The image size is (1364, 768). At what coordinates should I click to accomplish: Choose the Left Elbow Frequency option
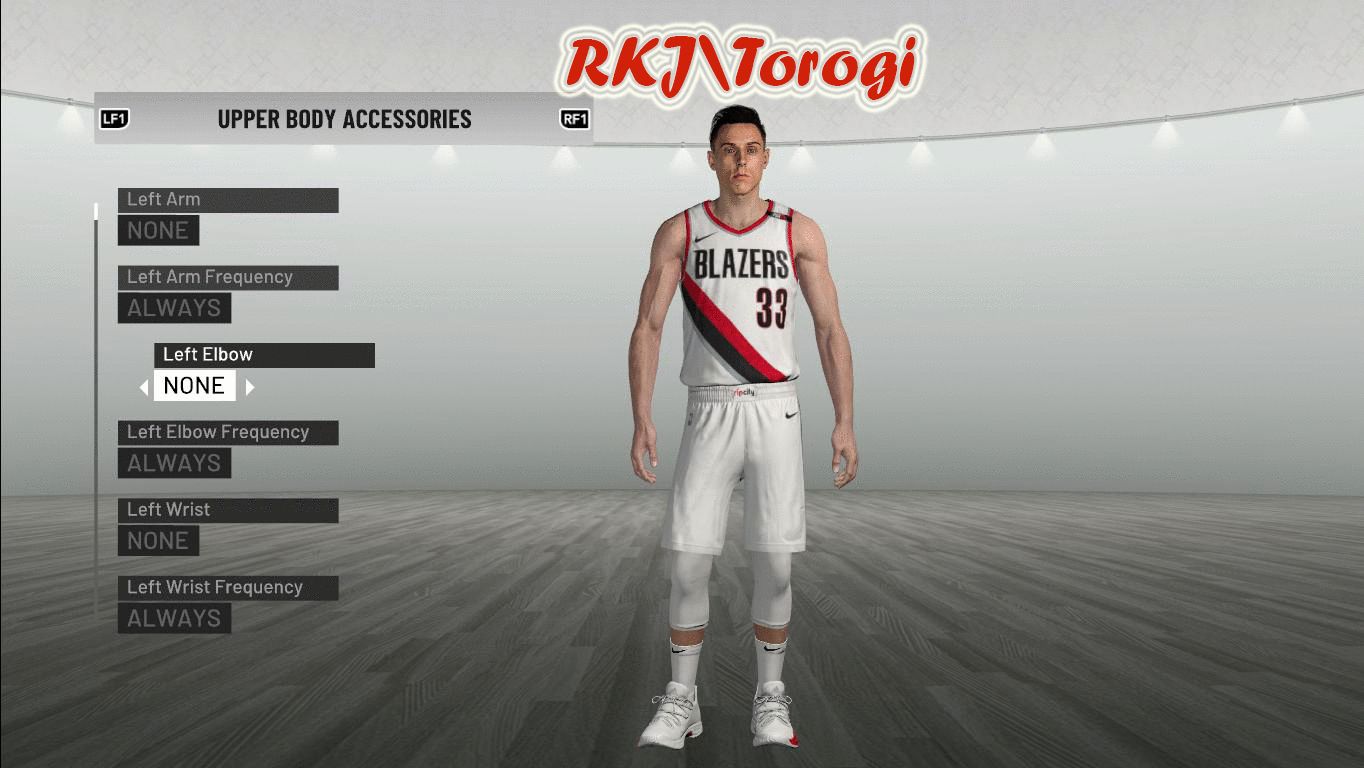point(227,433)
